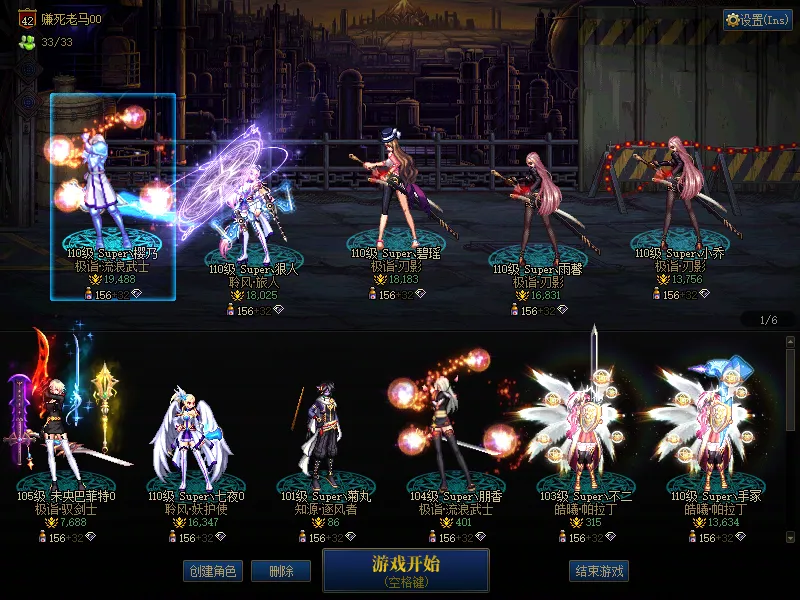Viewport: 800px width, 600px height.
Task: Exit via the 结束游戏 button
Action: 599,571
